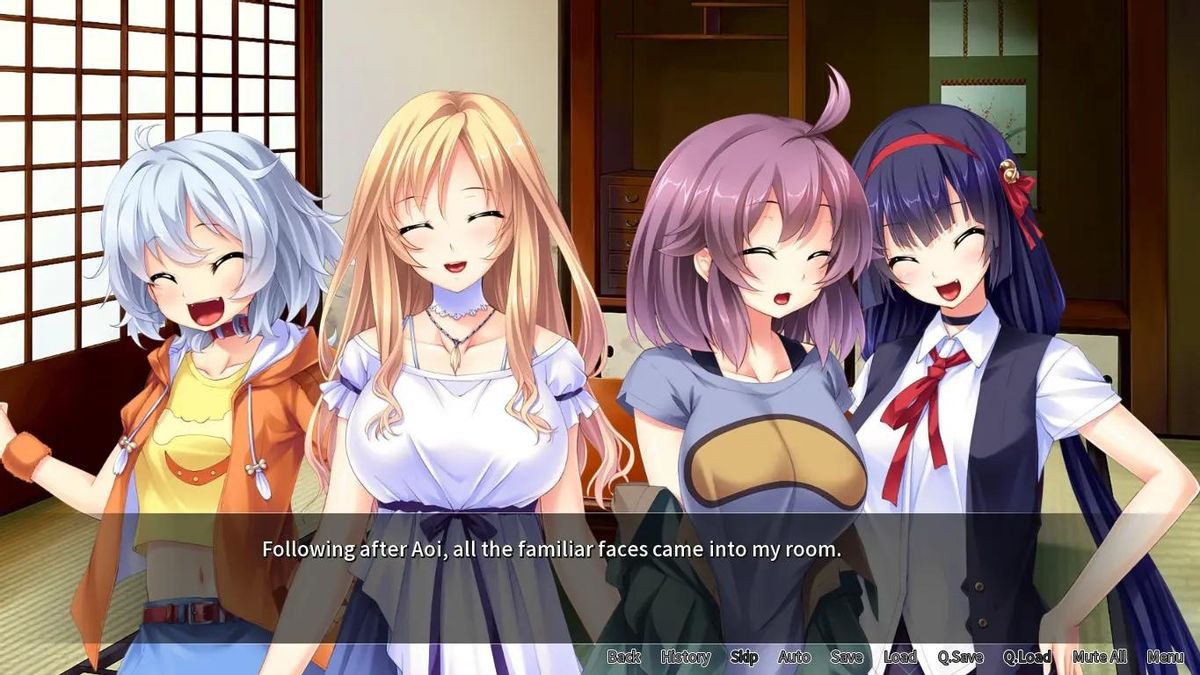This screenshot has height=675, width=1200.
Task: Toggle Mute All audio
Action: (x=1099, y=657)
